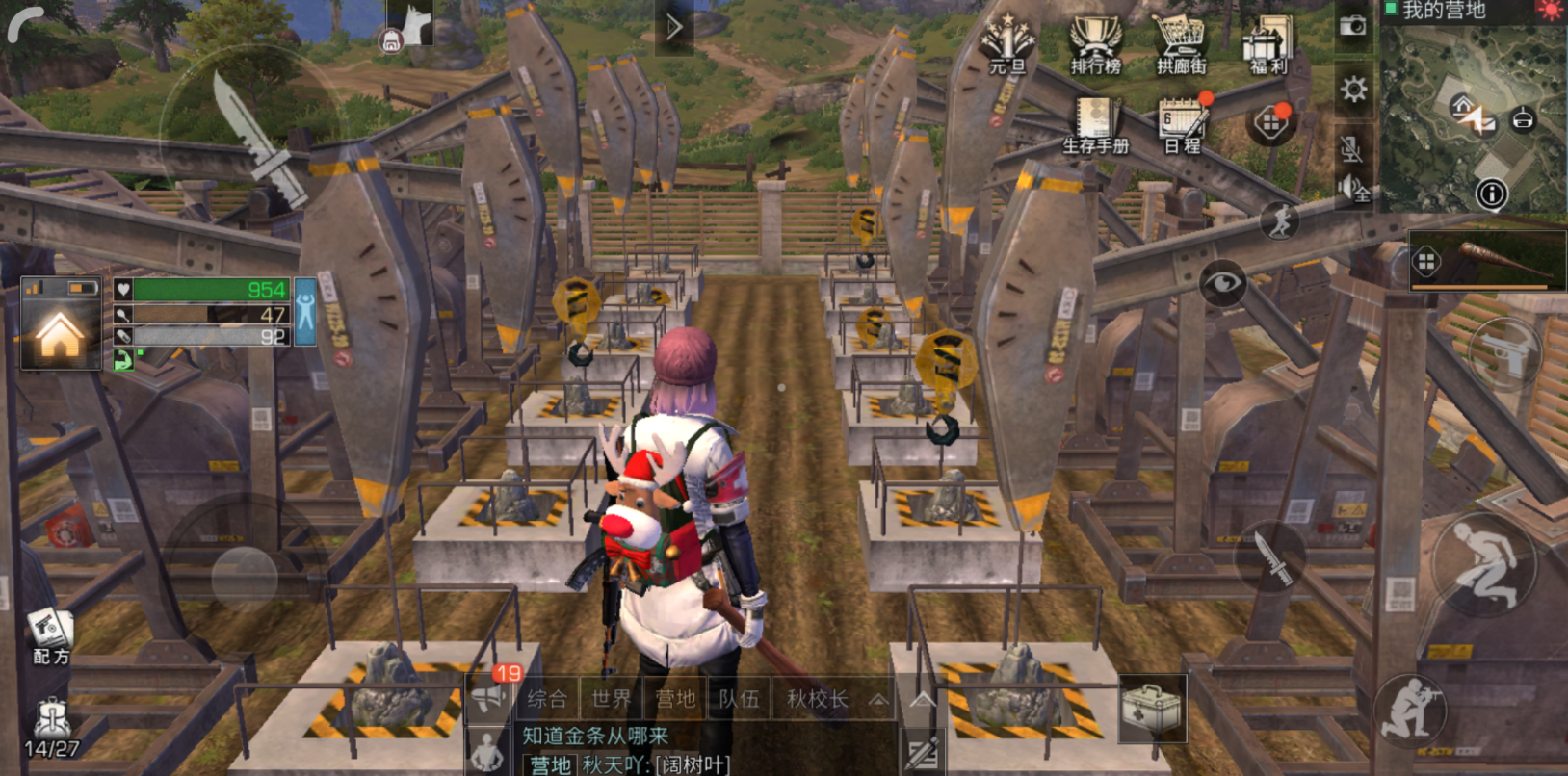1568x776 pixels.
Task: Click the home camp button
Action: pos(61,334)
